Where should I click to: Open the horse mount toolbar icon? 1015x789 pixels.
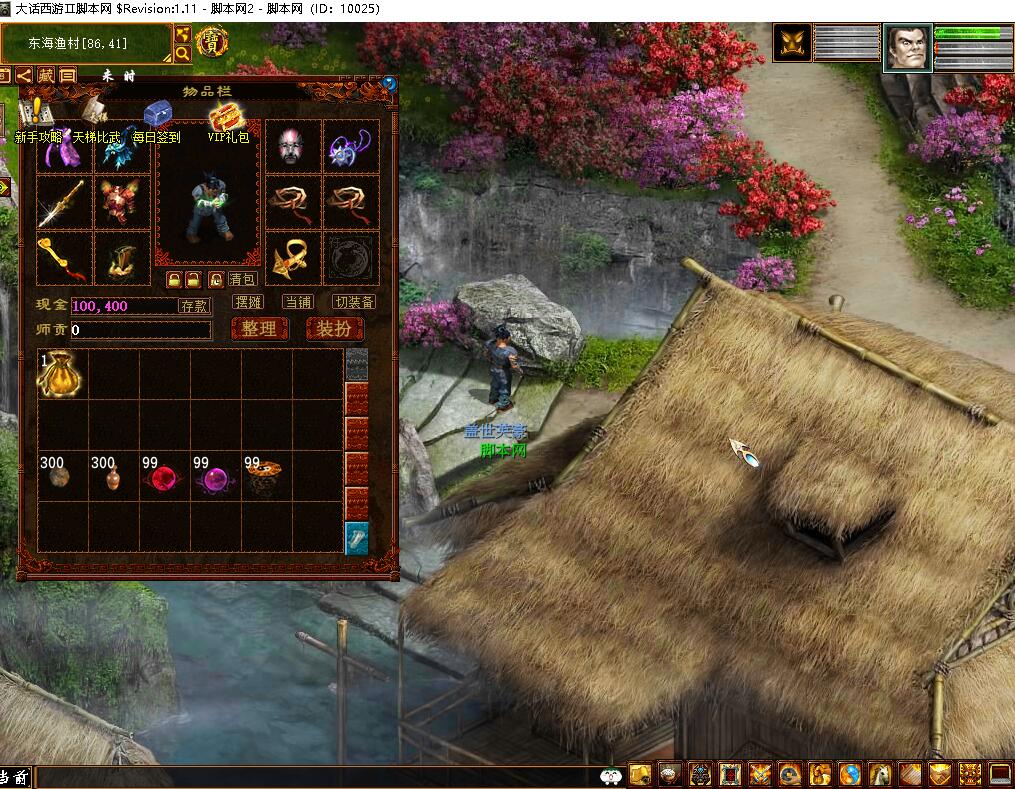coord(880,774)
